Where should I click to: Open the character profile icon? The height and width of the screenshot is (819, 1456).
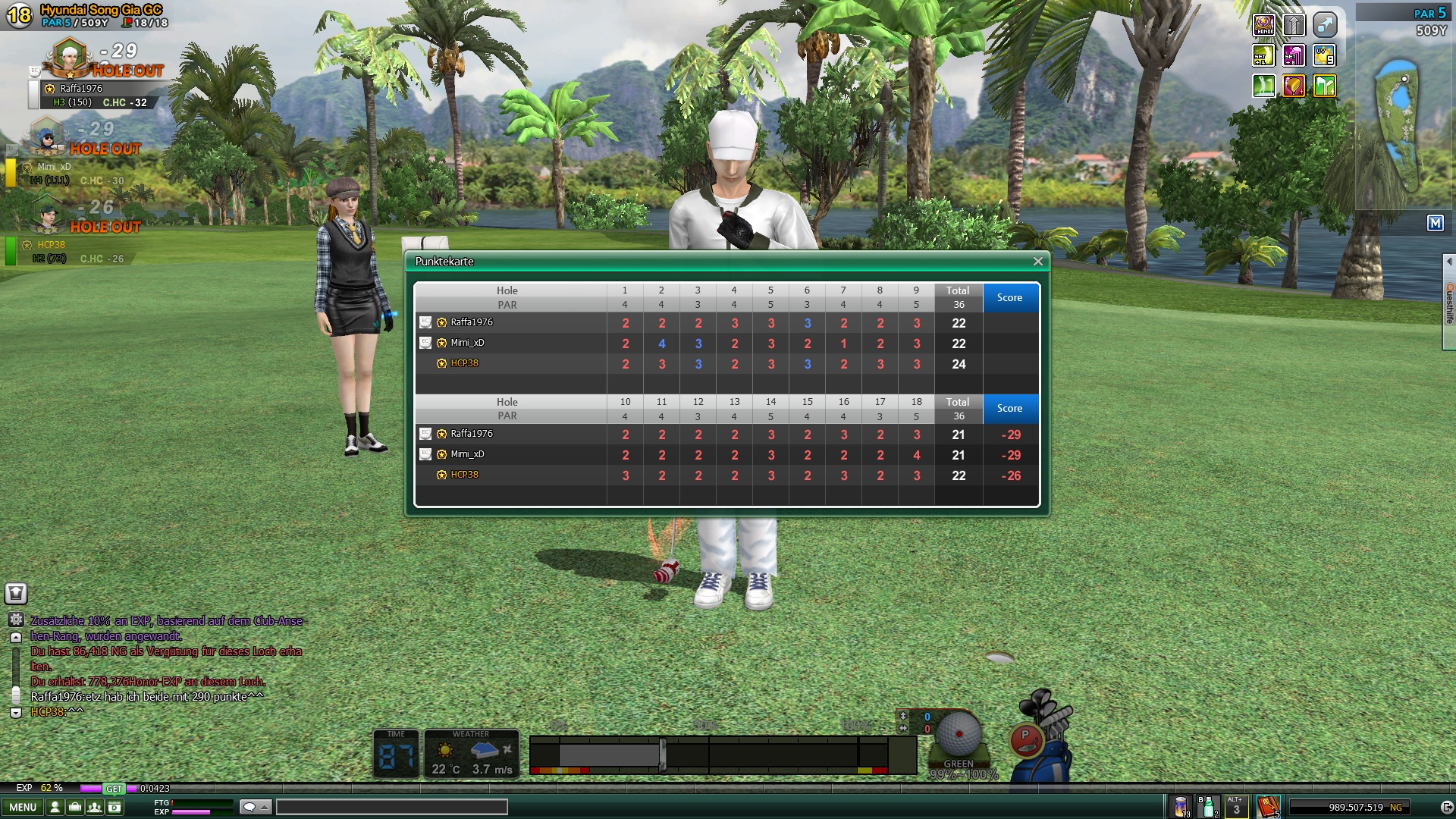click(x=55, y=807)
